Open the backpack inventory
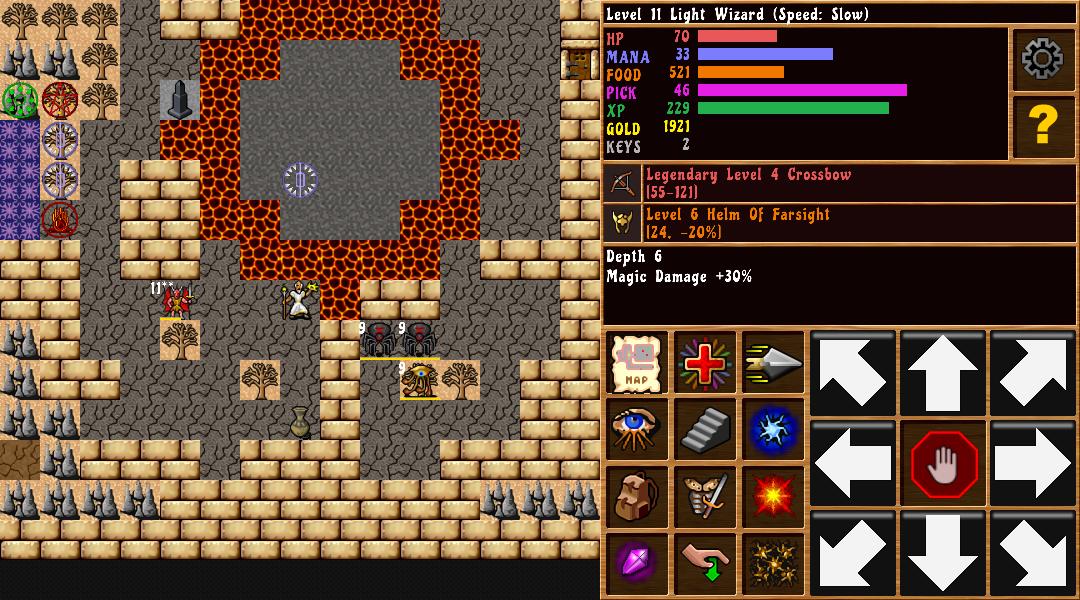This screenshot has height=600, width=1080. 637,496
